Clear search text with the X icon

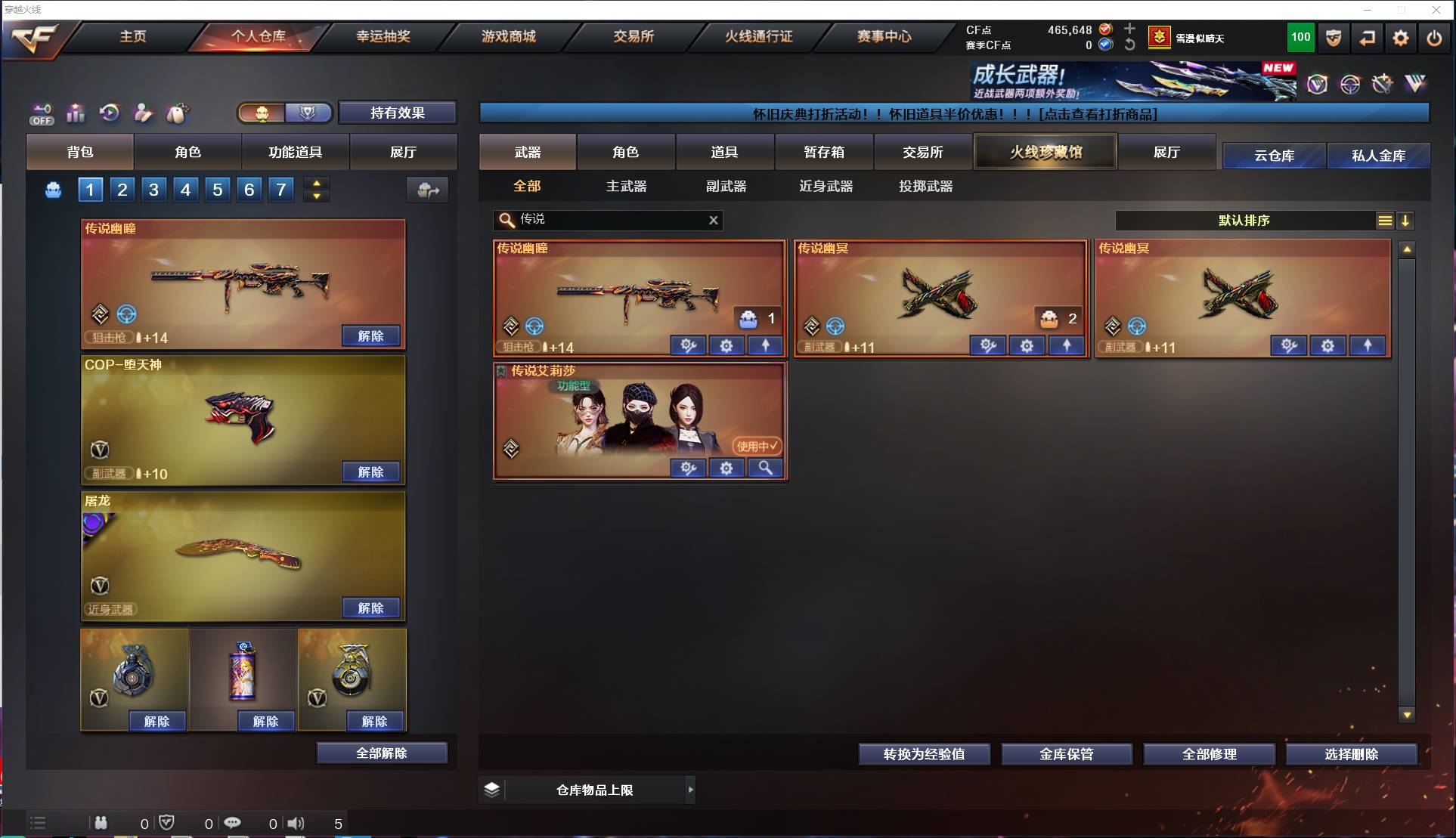click(713, 220)
